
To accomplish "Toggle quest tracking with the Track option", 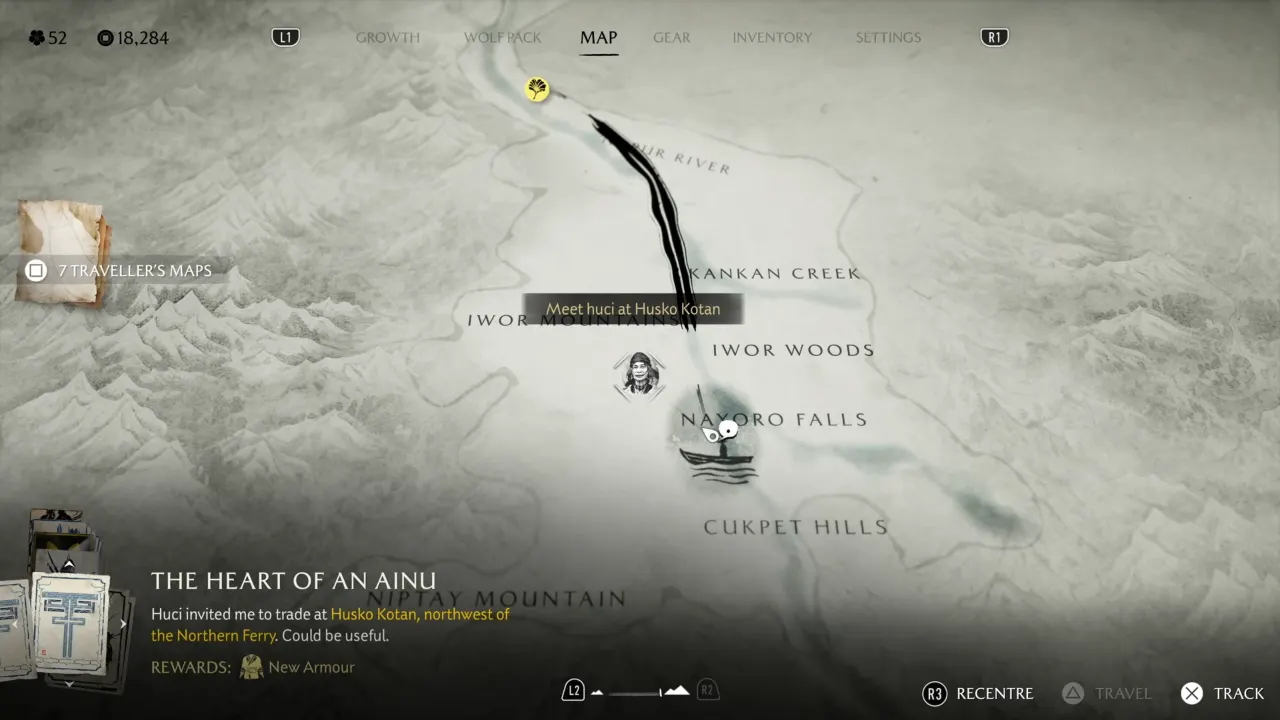I will click(1222, 693).
